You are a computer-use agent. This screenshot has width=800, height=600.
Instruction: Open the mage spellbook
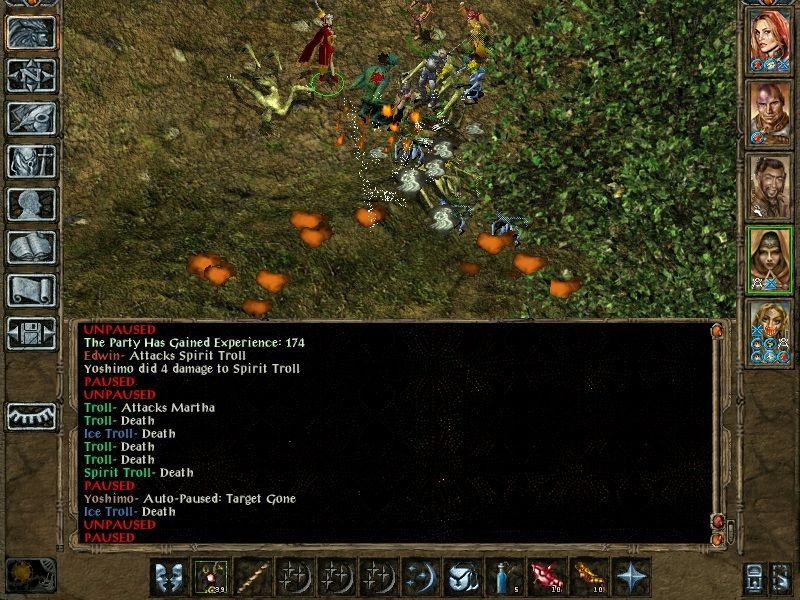click(x=31, y=247)
